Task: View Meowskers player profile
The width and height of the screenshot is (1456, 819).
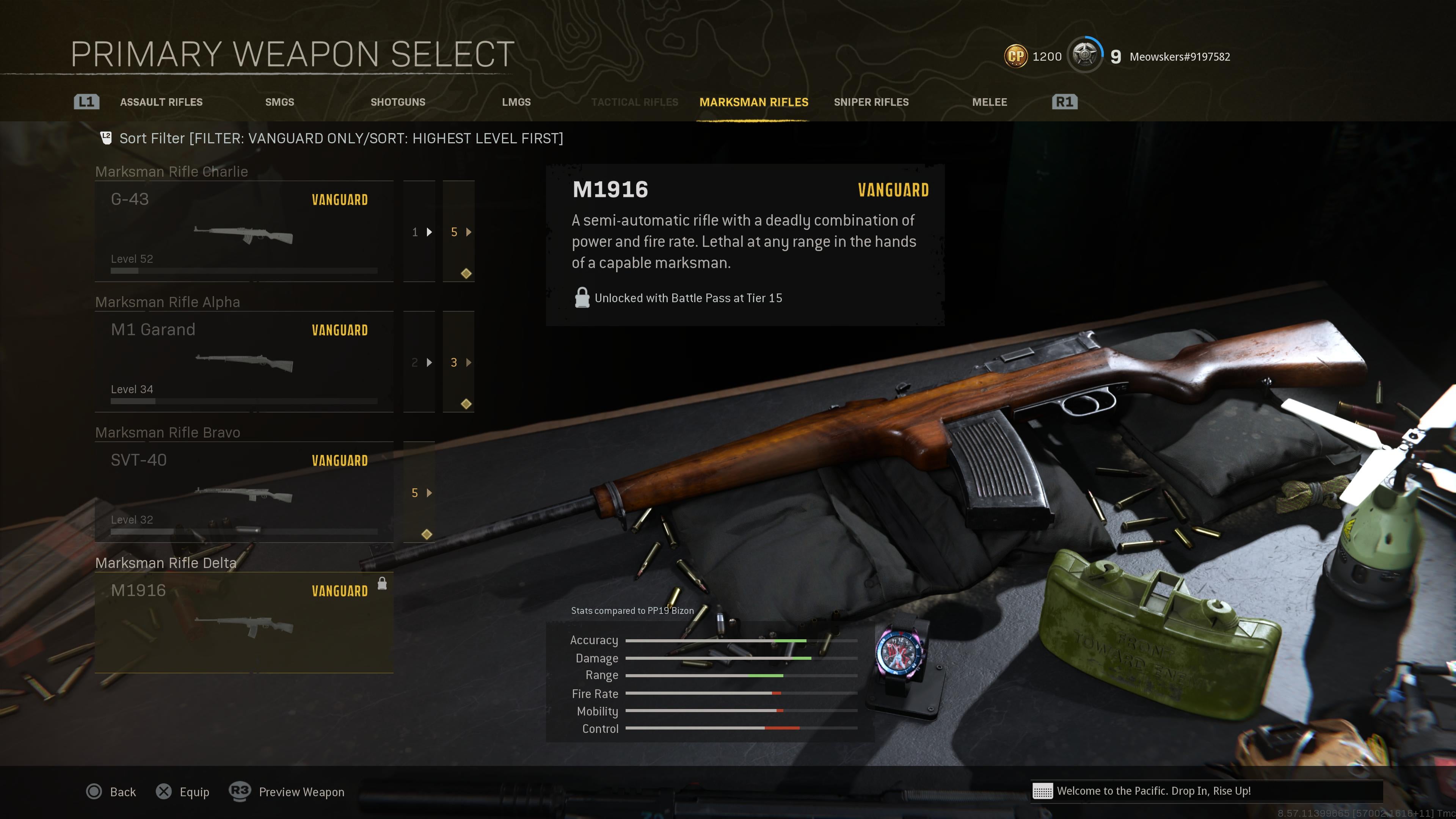Action: point(1179,56)
